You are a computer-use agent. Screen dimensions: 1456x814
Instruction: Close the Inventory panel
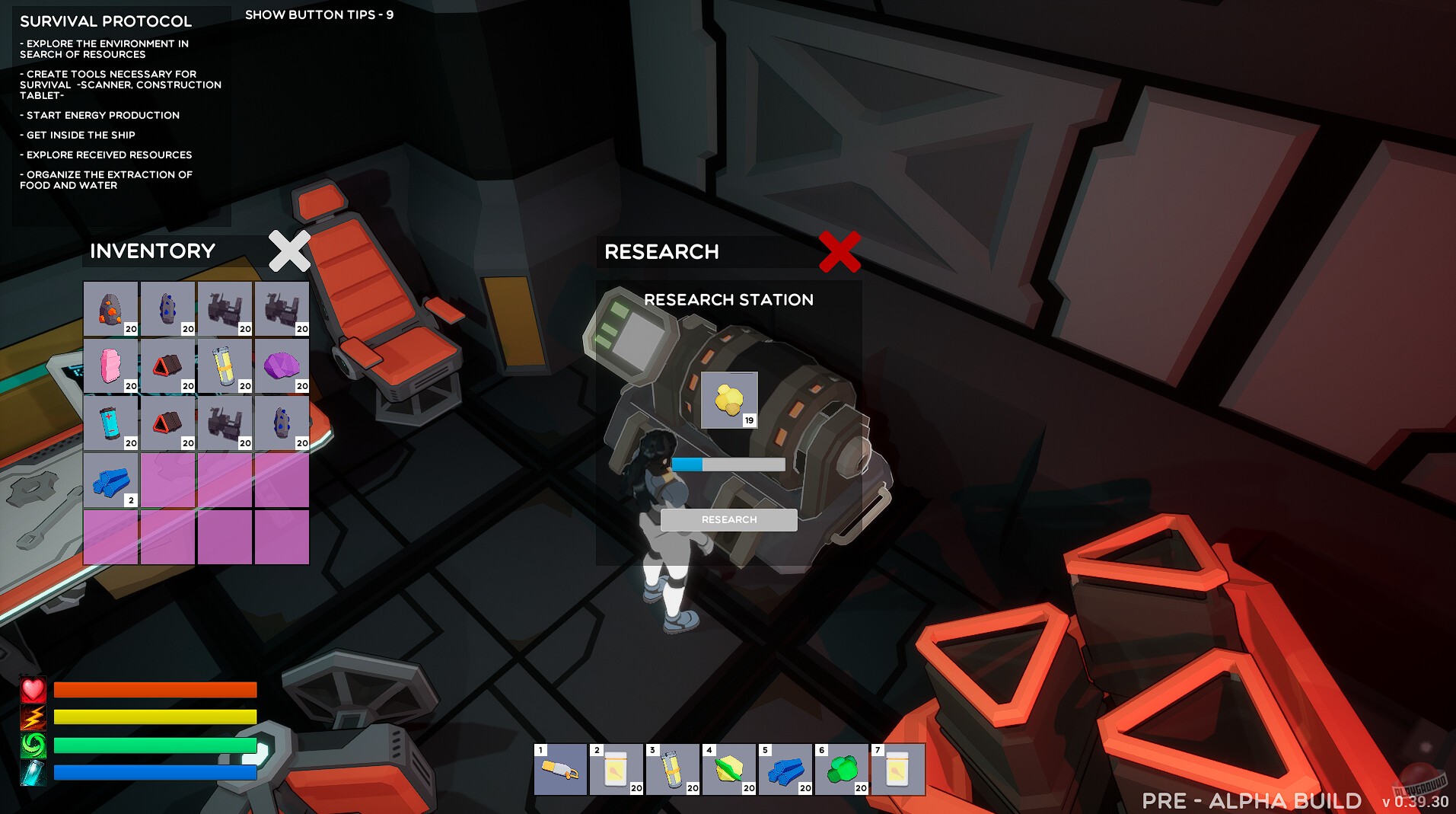[288, 251]
